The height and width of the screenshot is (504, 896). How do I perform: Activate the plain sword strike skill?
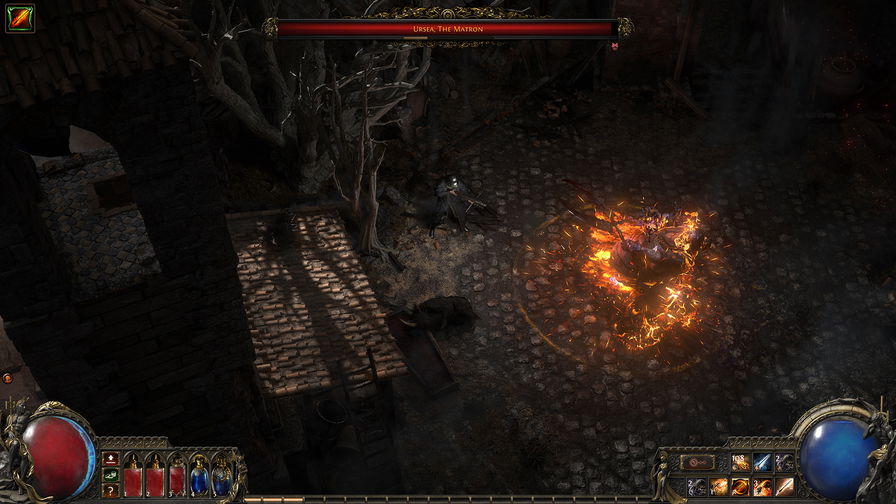pyautogui.click(x=785, y=486)
